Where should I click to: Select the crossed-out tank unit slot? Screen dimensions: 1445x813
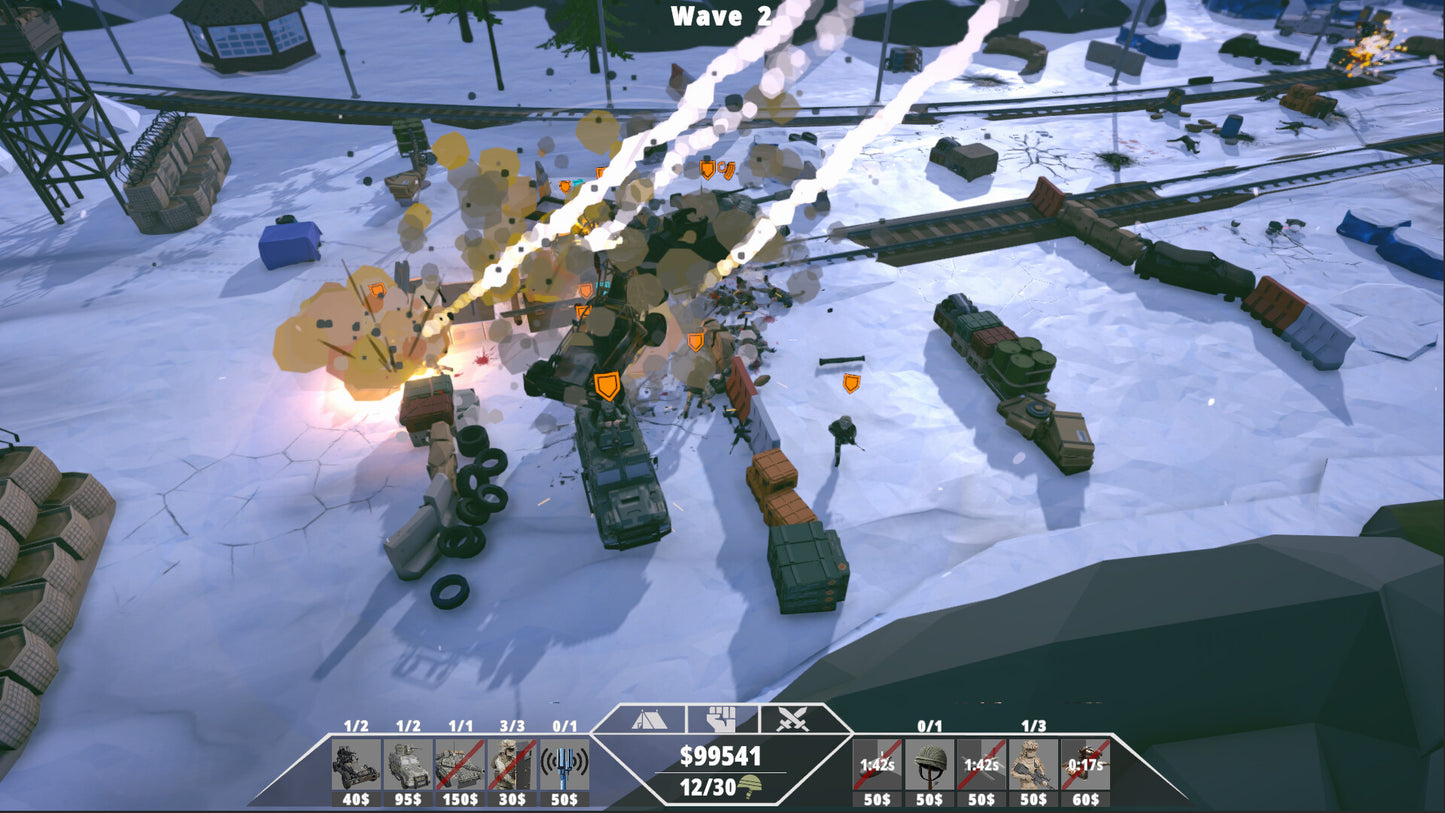pos(460,765)
